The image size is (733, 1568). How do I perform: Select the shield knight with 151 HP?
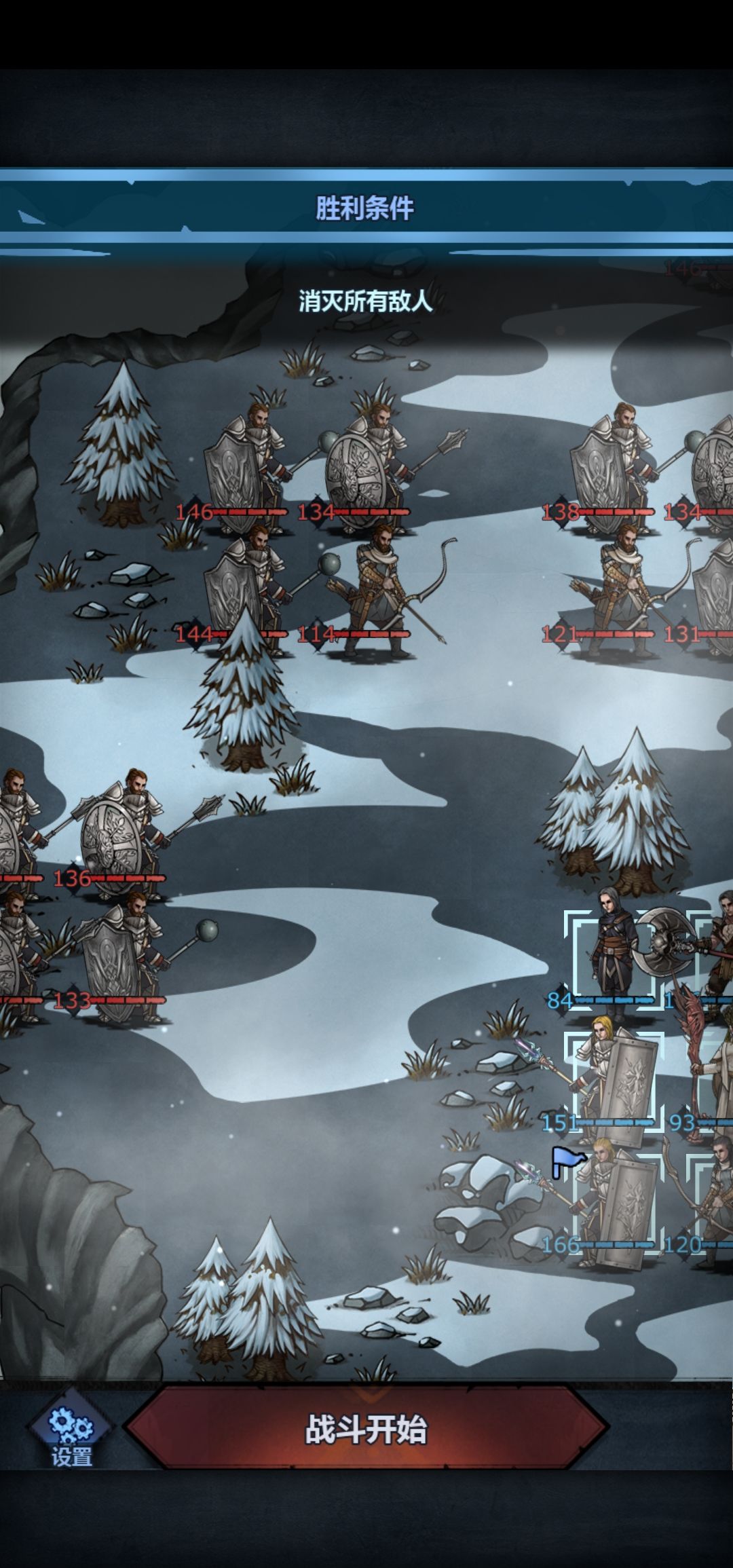coord(614,1078)
